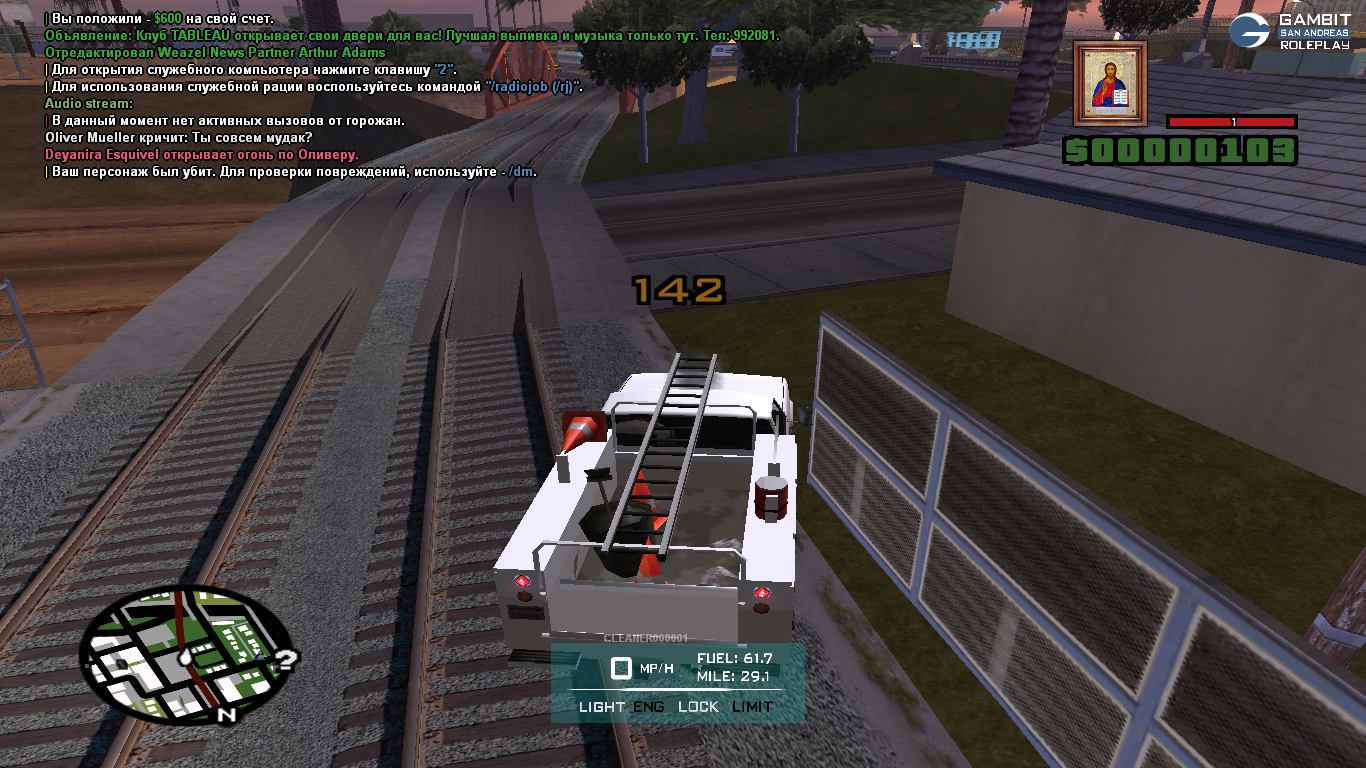Screen dimensions: 1366x768
Task: Click the TABLEAU club advertisement chat line
Action: [x=411, y=36]
